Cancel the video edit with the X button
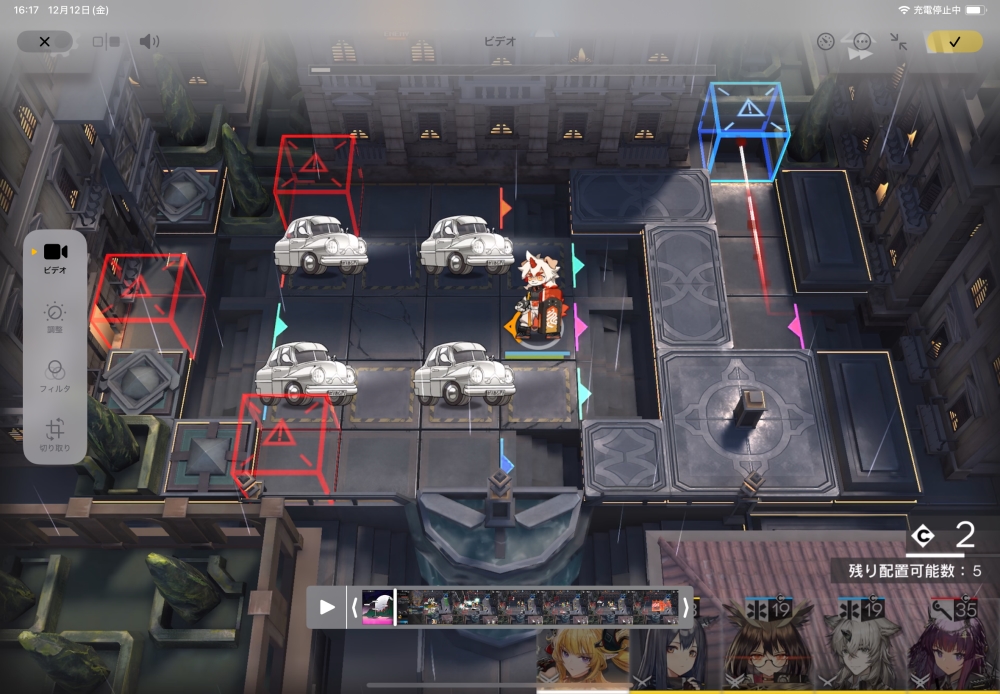1000x694 pixels. [44, 41]
